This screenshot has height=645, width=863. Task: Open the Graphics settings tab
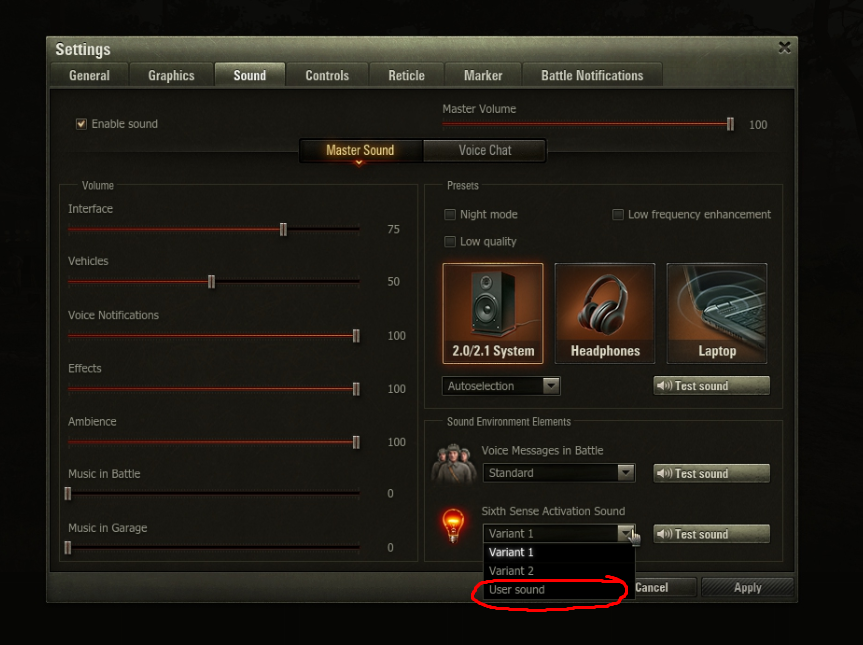[171, 75]
